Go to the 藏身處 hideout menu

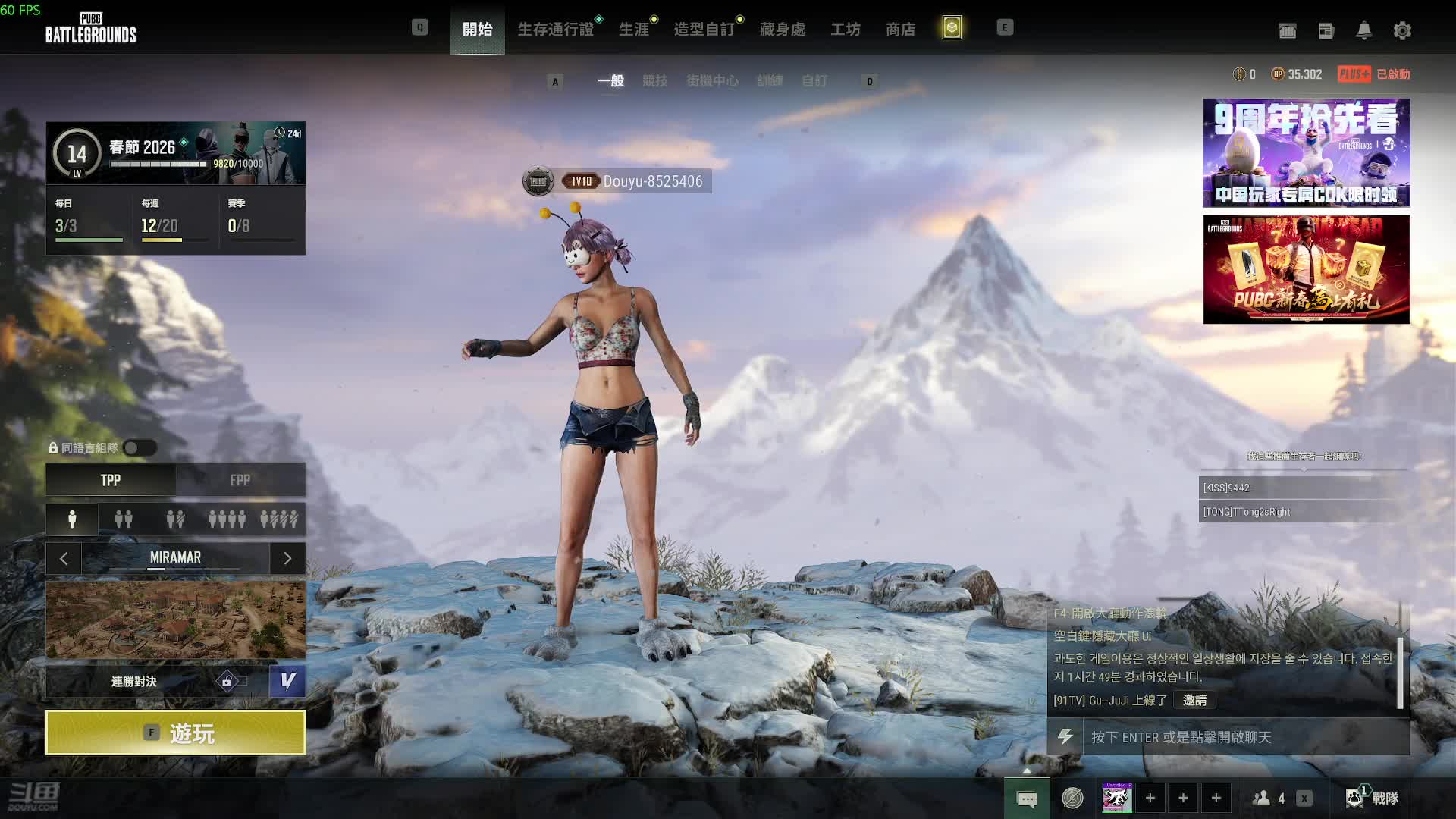pyautogui.click(x=782, y=30)
